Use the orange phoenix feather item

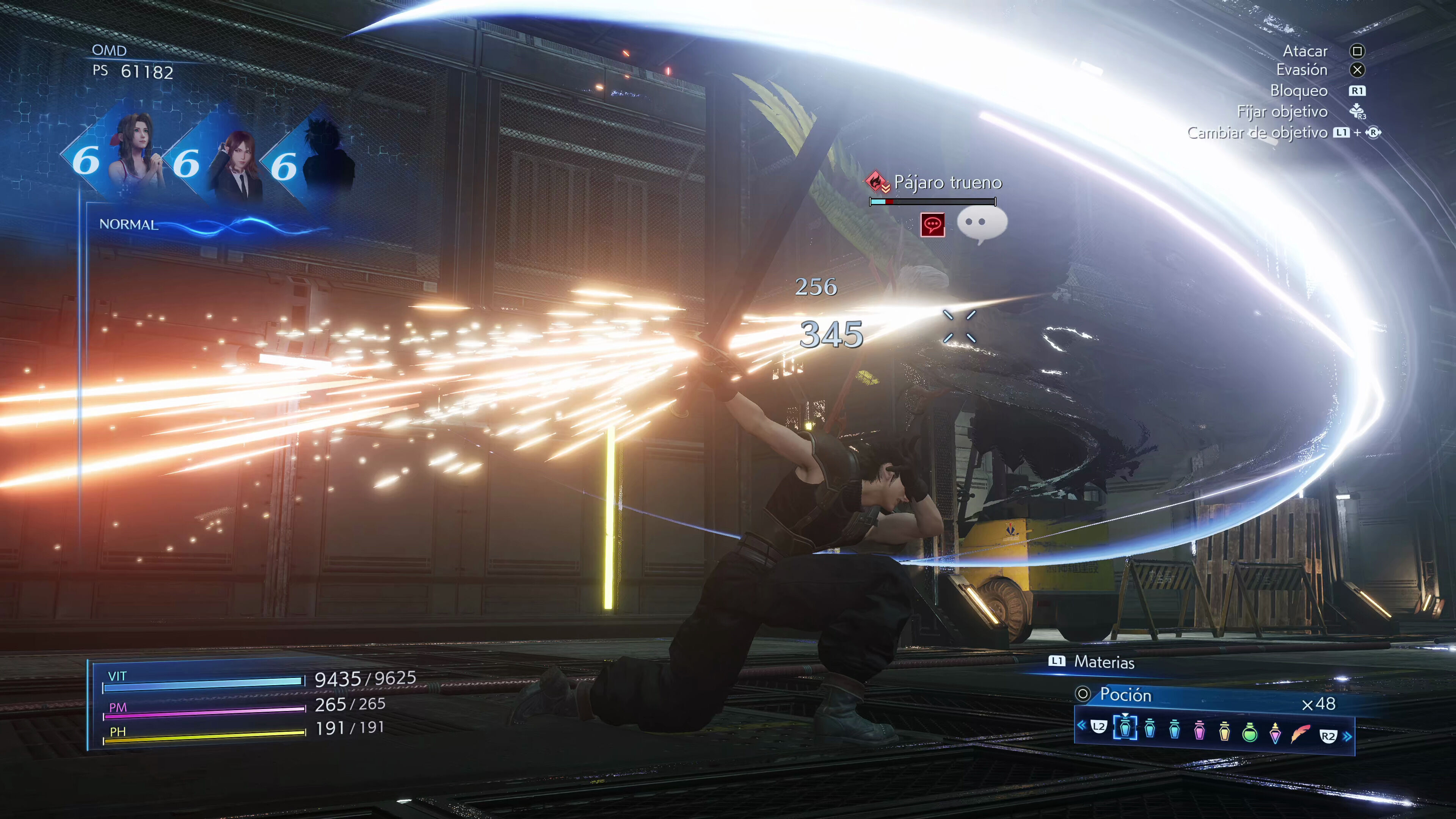pos(1301,733)
